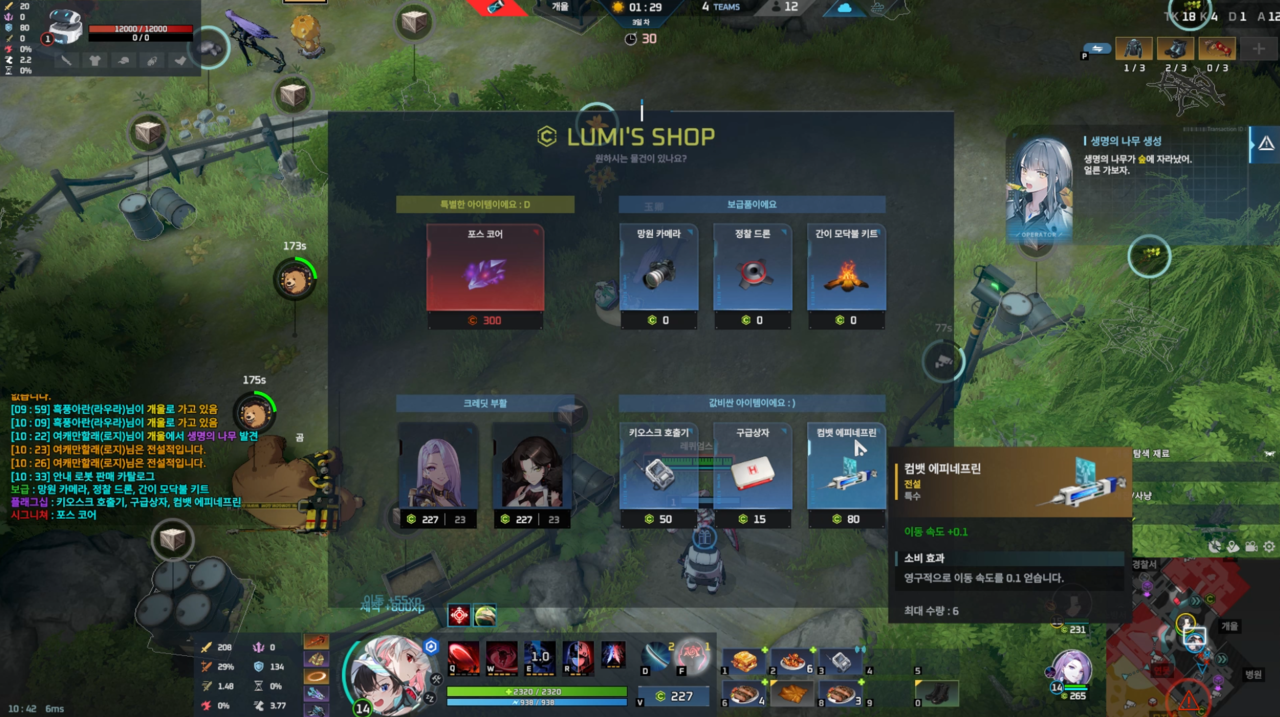Open the crafting hammer-and-wrench button by portrait
Viewport: 1280px width, 717px height.
(437, 679)
